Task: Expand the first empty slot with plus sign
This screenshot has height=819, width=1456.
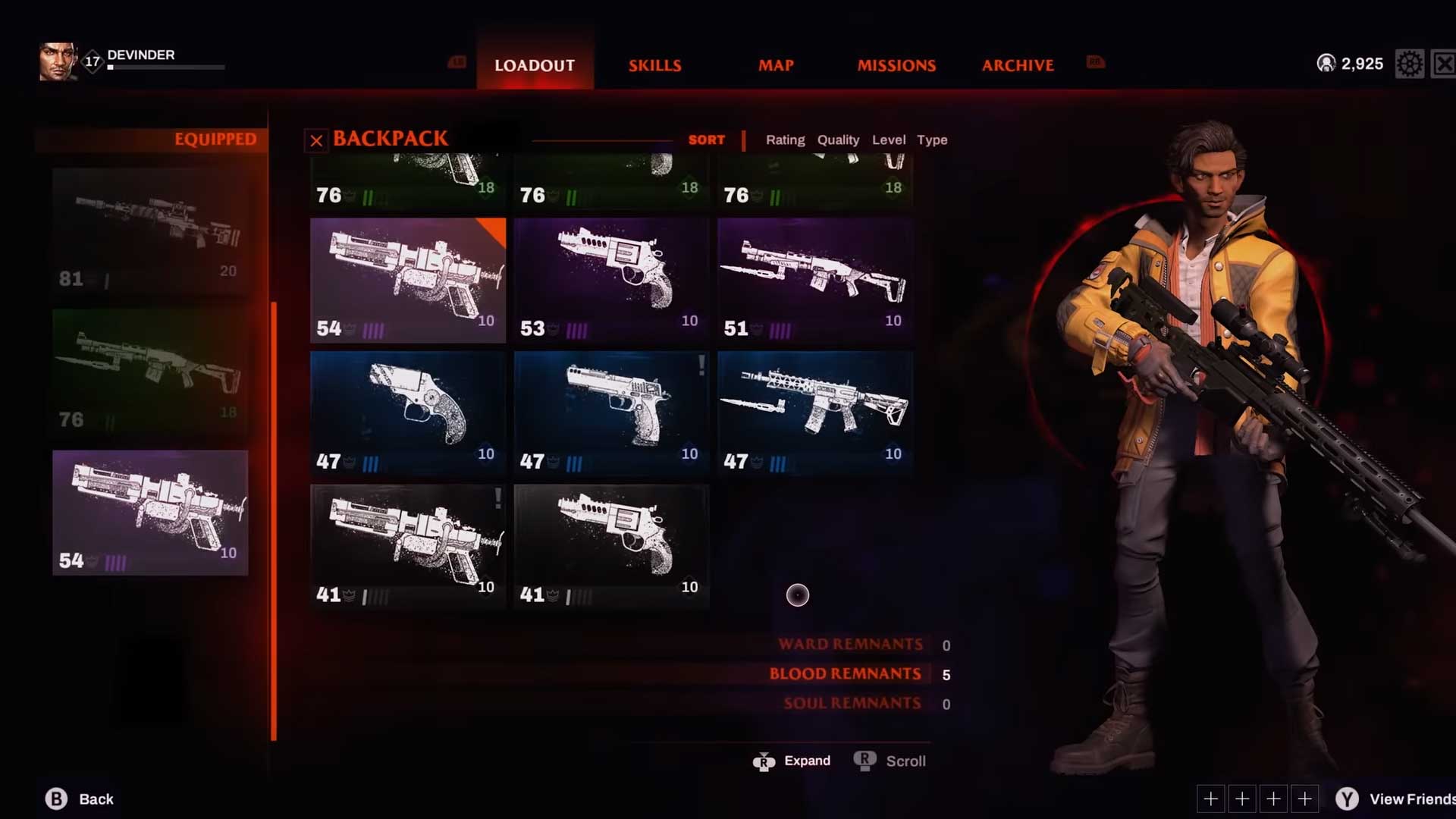Action: (x=1211, y=799)
